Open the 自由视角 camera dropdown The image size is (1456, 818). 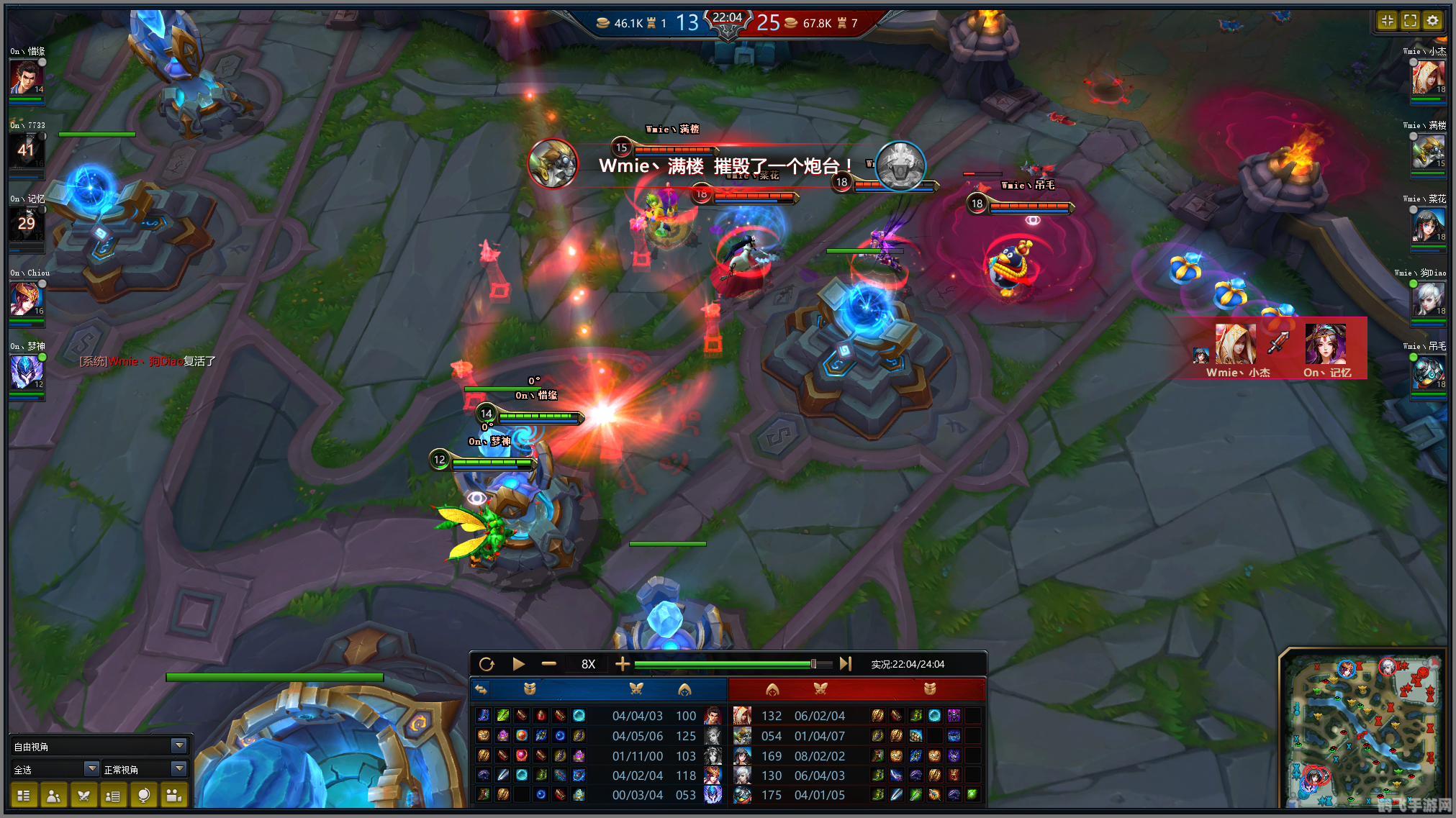(x=179, y=746)
